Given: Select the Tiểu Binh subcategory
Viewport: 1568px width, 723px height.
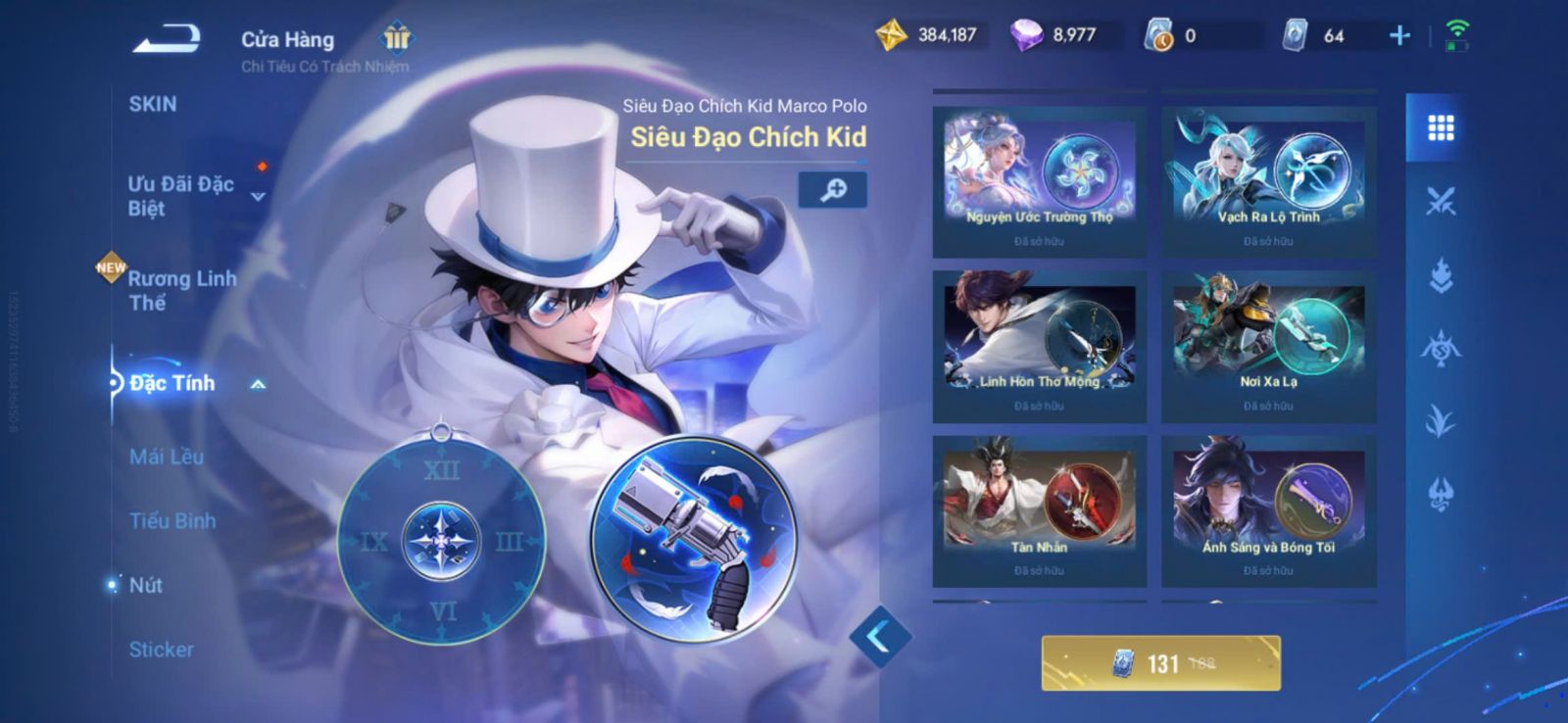Looking at the screenshot, I should tap(172, 520).
